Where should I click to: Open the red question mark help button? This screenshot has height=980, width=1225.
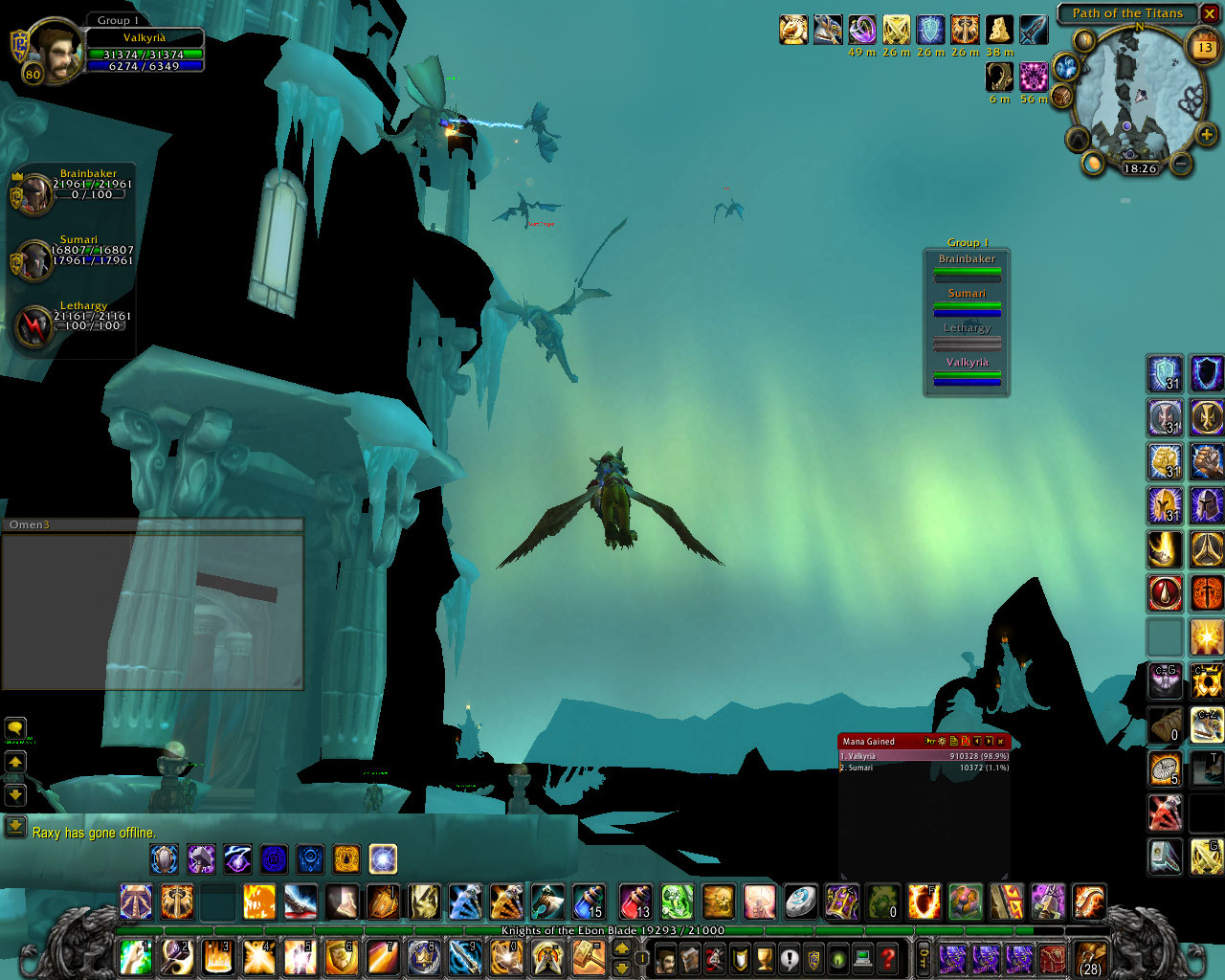888,957
